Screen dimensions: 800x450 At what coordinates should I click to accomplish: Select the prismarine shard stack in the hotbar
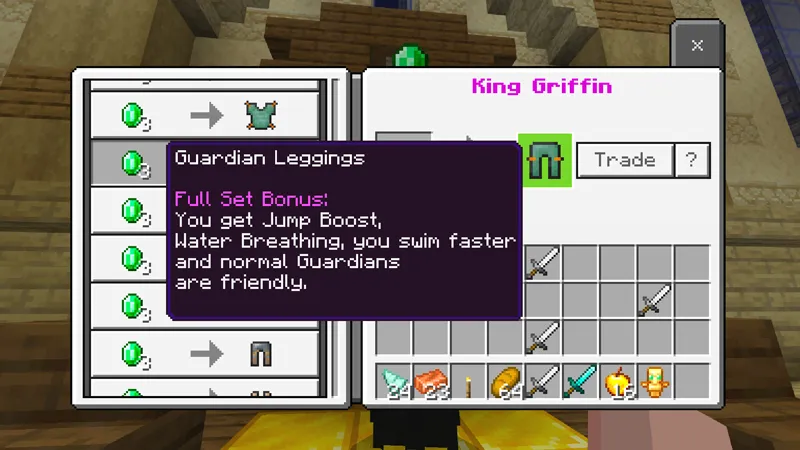(x=394, y=381)
